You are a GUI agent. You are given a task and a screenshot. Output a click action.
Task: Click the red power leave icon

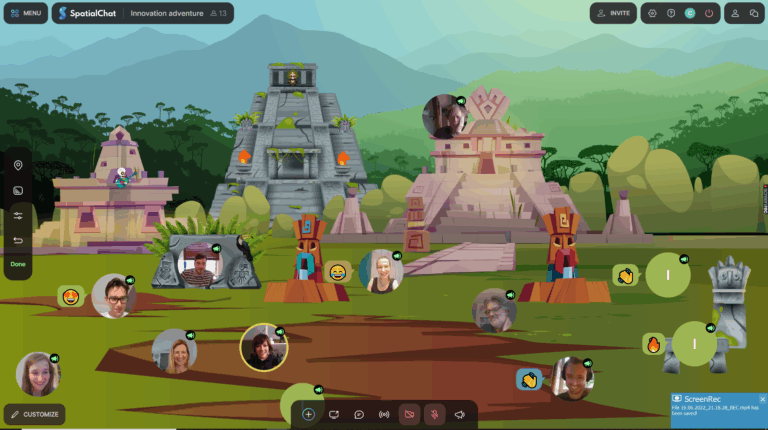[709, 13]
